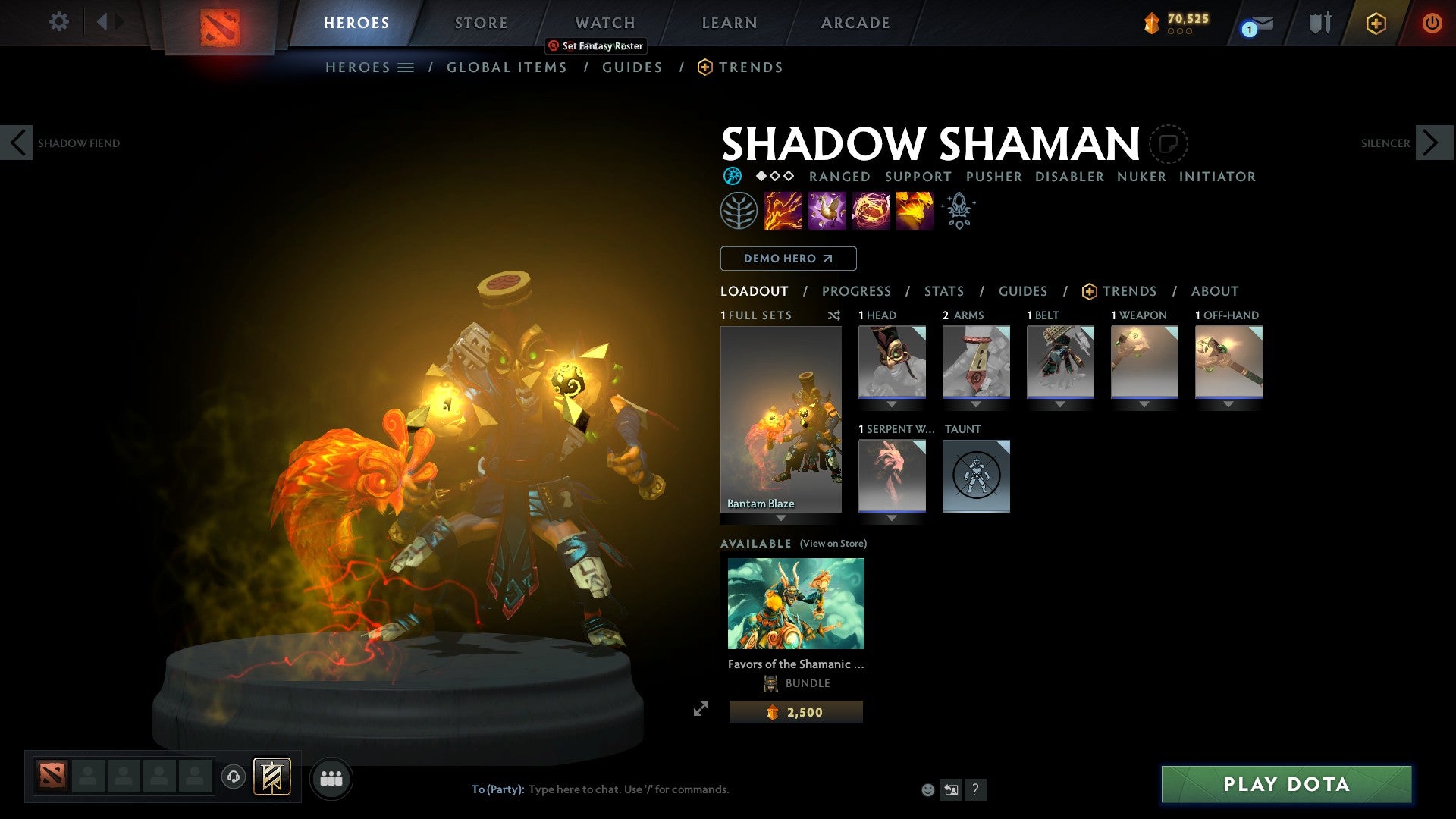Open the Mass Serpent Ward ability icon
The height and width of the screenshot is (819, 1456).
(x=914, y=210)
